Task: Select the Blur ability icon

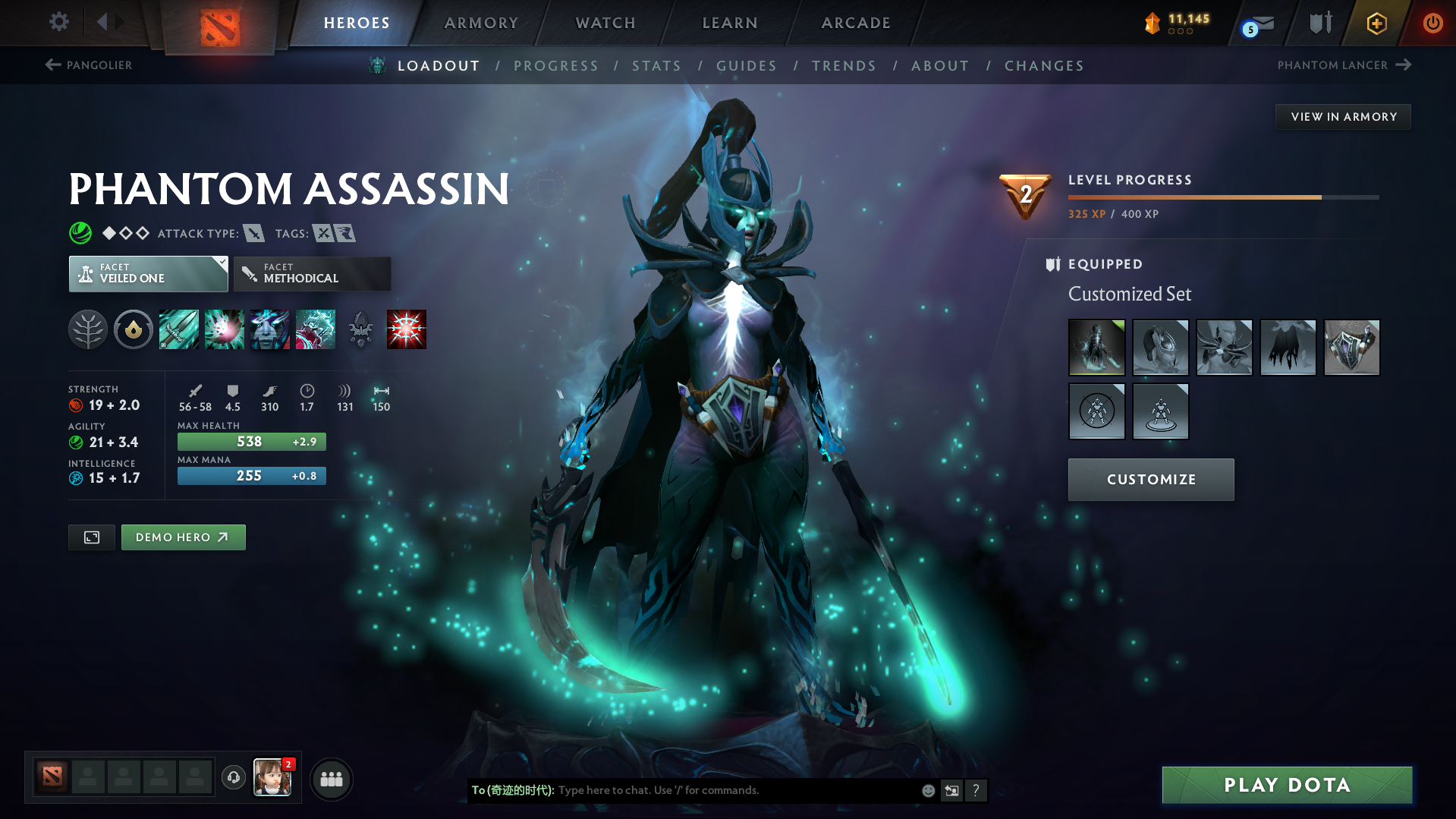Action: pyautogui.click(x=269, y=329)
